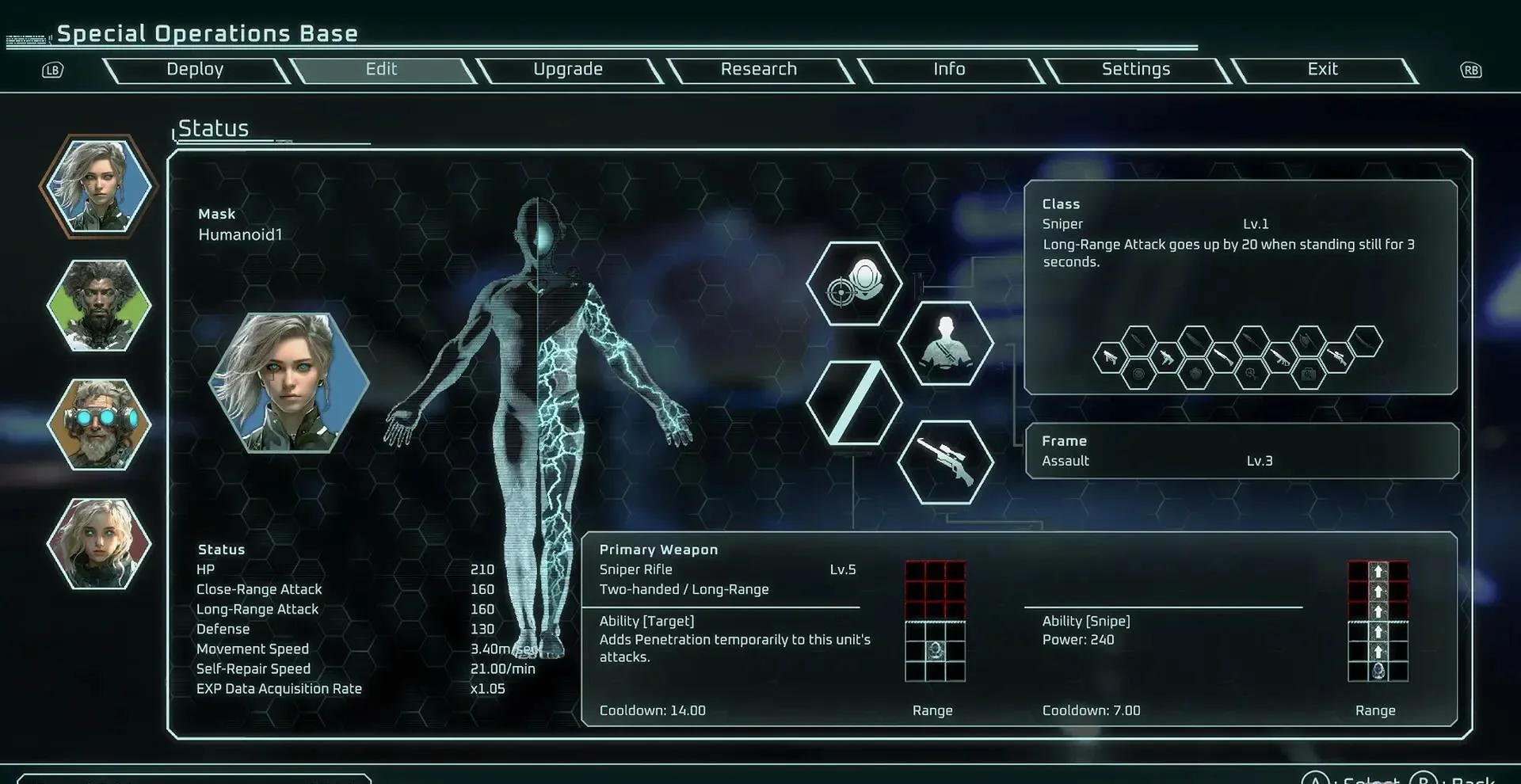
Task: Open the medkit icon in the Class panel
Action: pos(1309,372)
